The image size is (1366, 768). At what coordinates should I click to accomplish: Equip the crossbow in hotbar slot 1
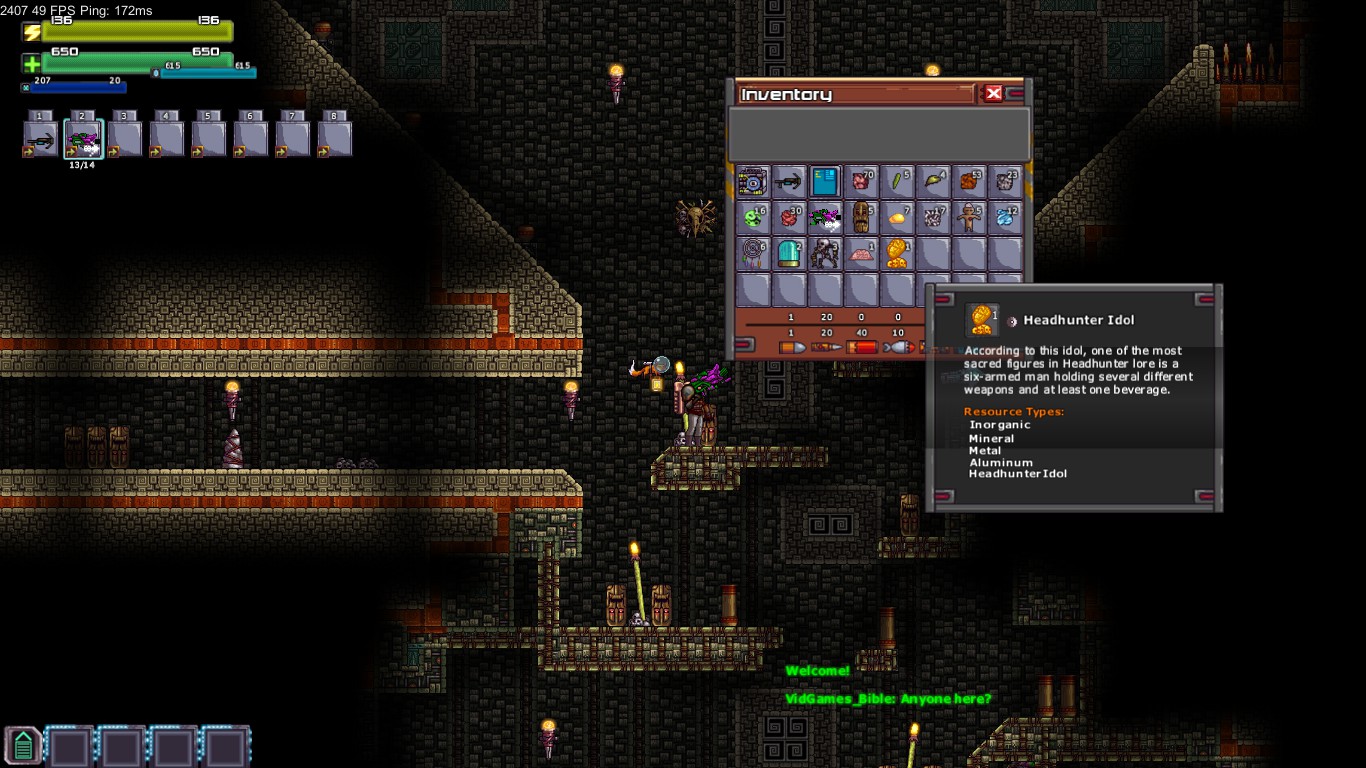41,139
